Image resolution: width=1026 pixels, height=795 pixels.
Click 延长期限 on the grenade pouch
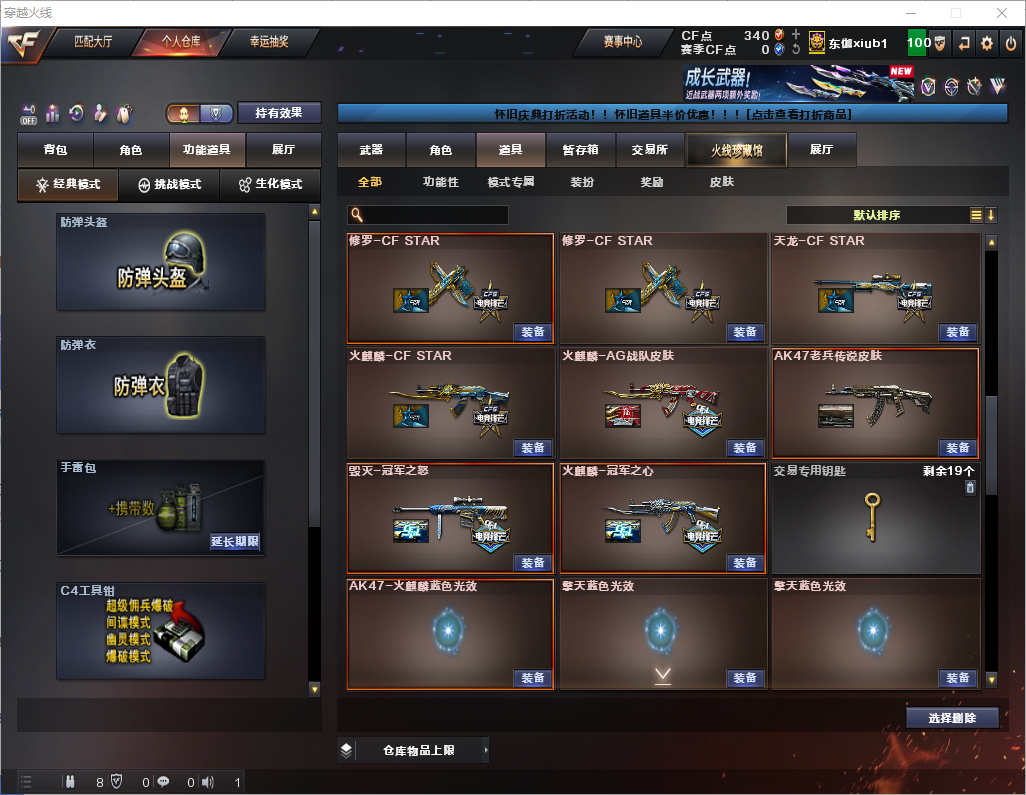pyautogui.click(x=235, y=542)
